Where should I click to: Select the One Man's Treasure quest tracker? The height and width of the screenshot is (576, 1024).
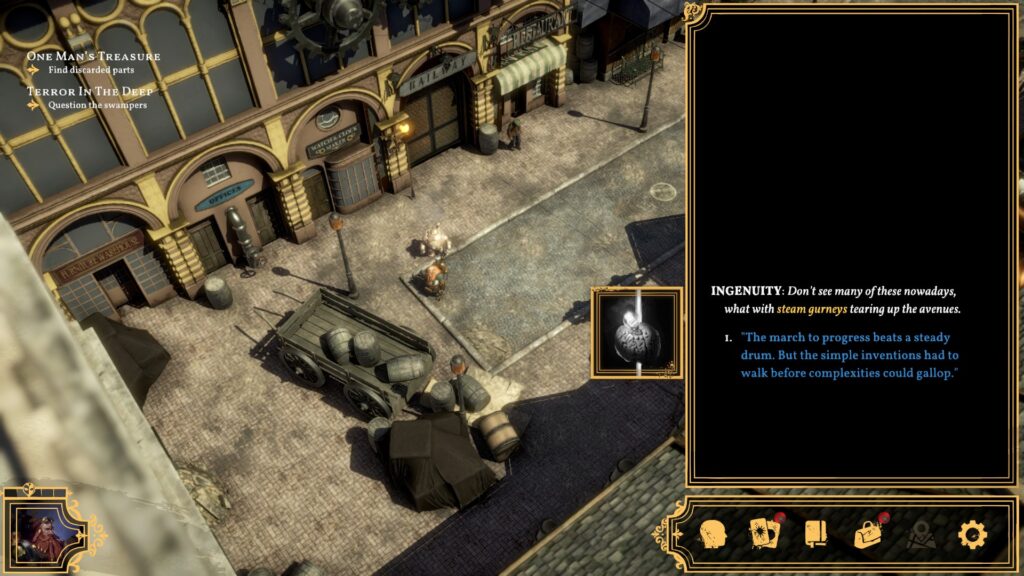point(93,56)
